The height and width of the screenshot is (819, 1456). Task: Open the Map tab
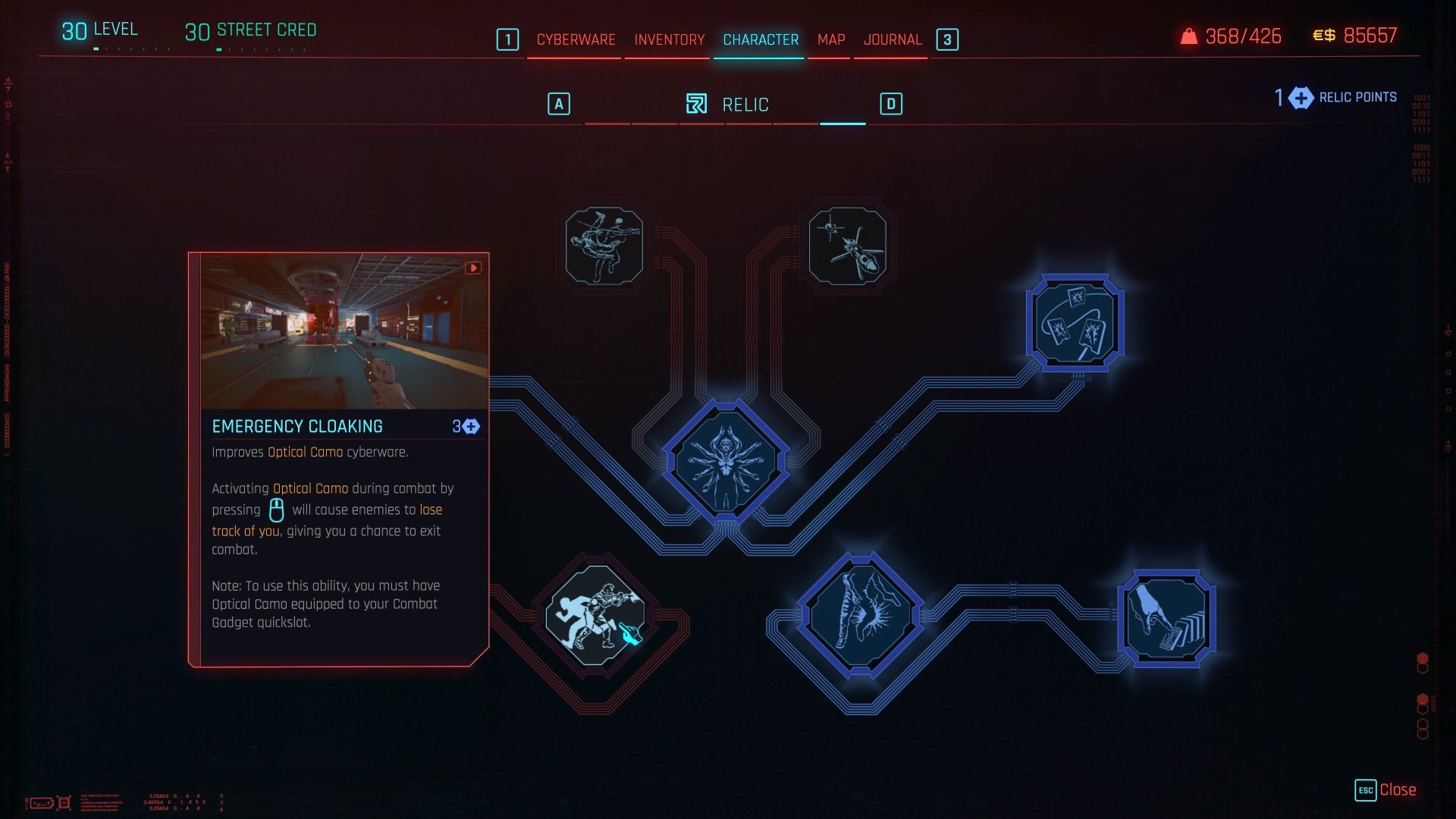(x=830, y=39)
